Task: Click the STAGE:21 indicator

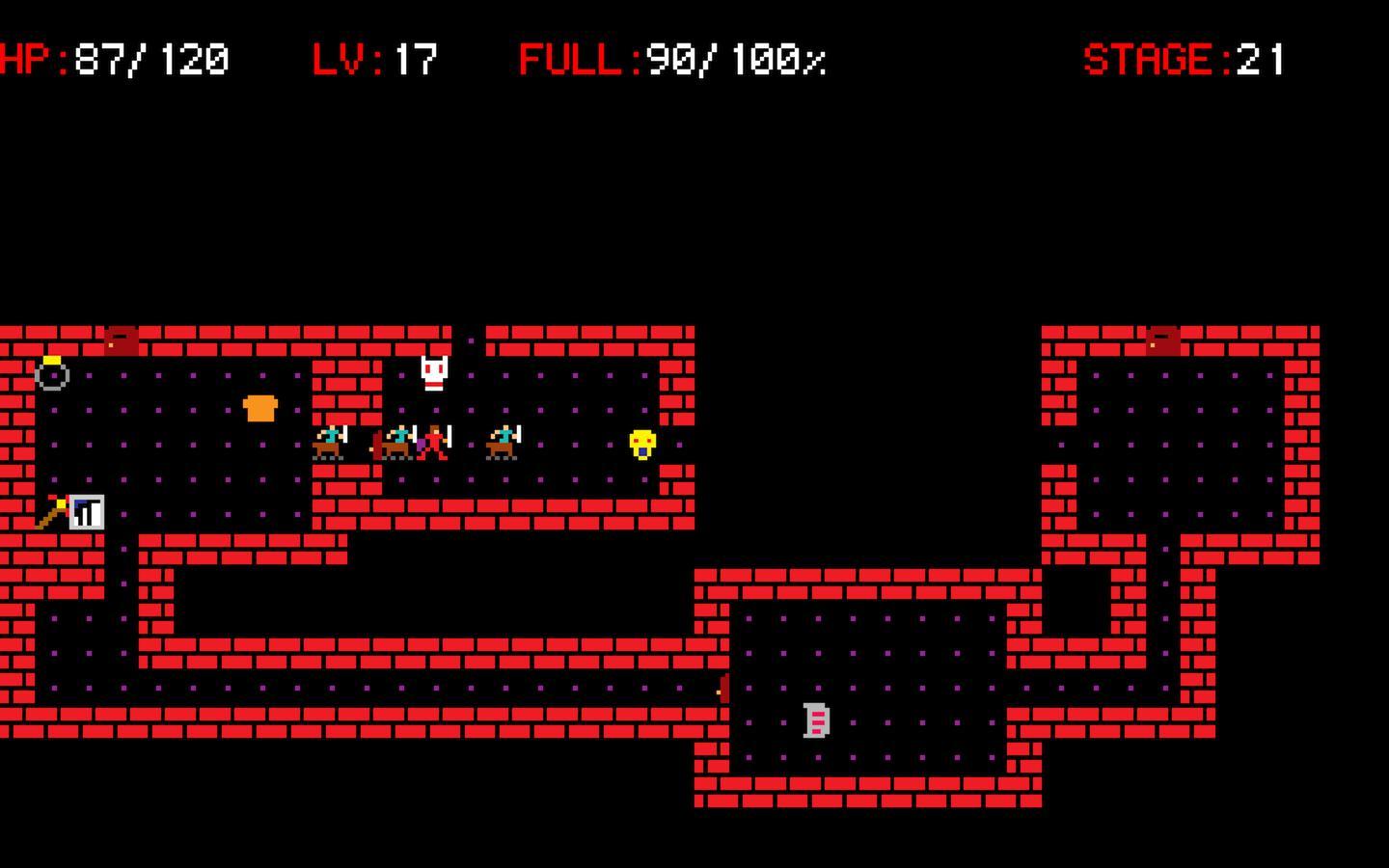Action: (x=1185, y=58)
